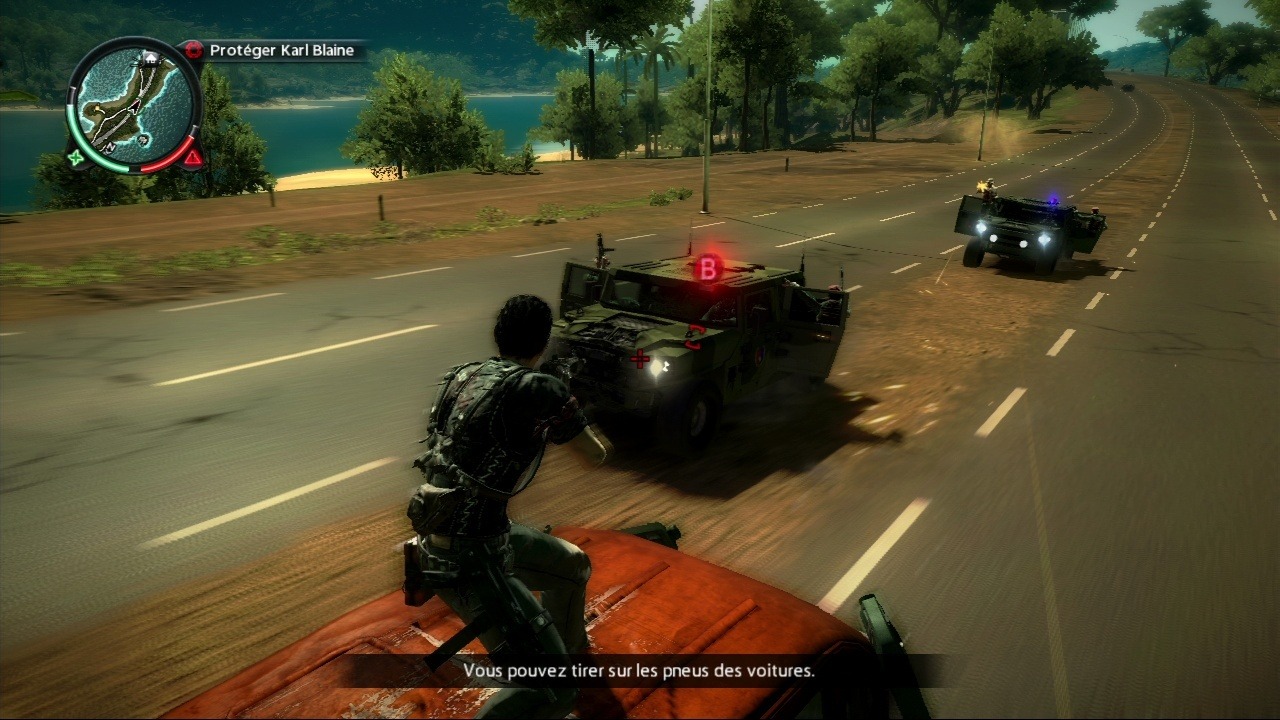Click the house marker on the minimap
Screen dimensions: 1280x720
[152, 59]
